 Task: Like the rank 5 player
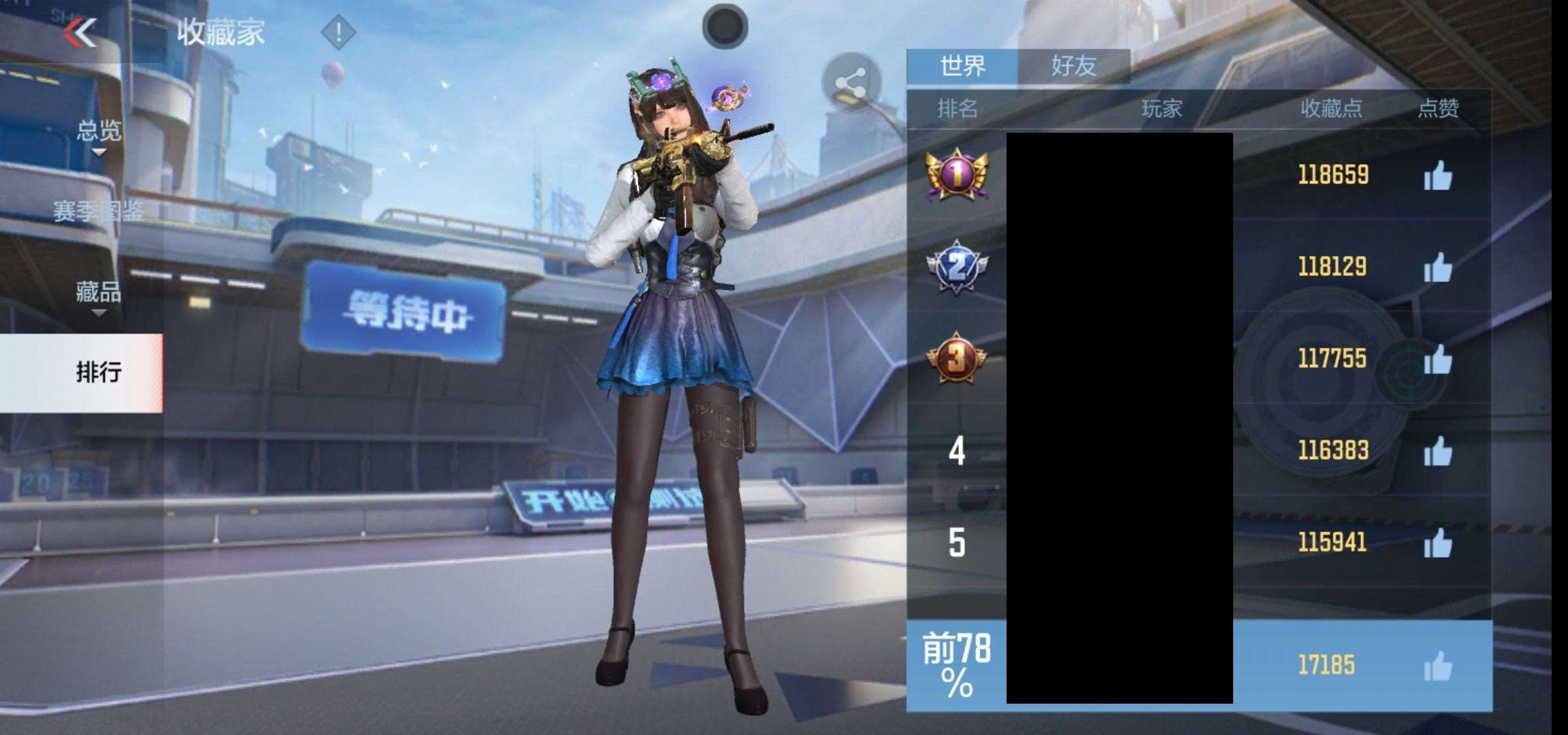[1437, 543]
